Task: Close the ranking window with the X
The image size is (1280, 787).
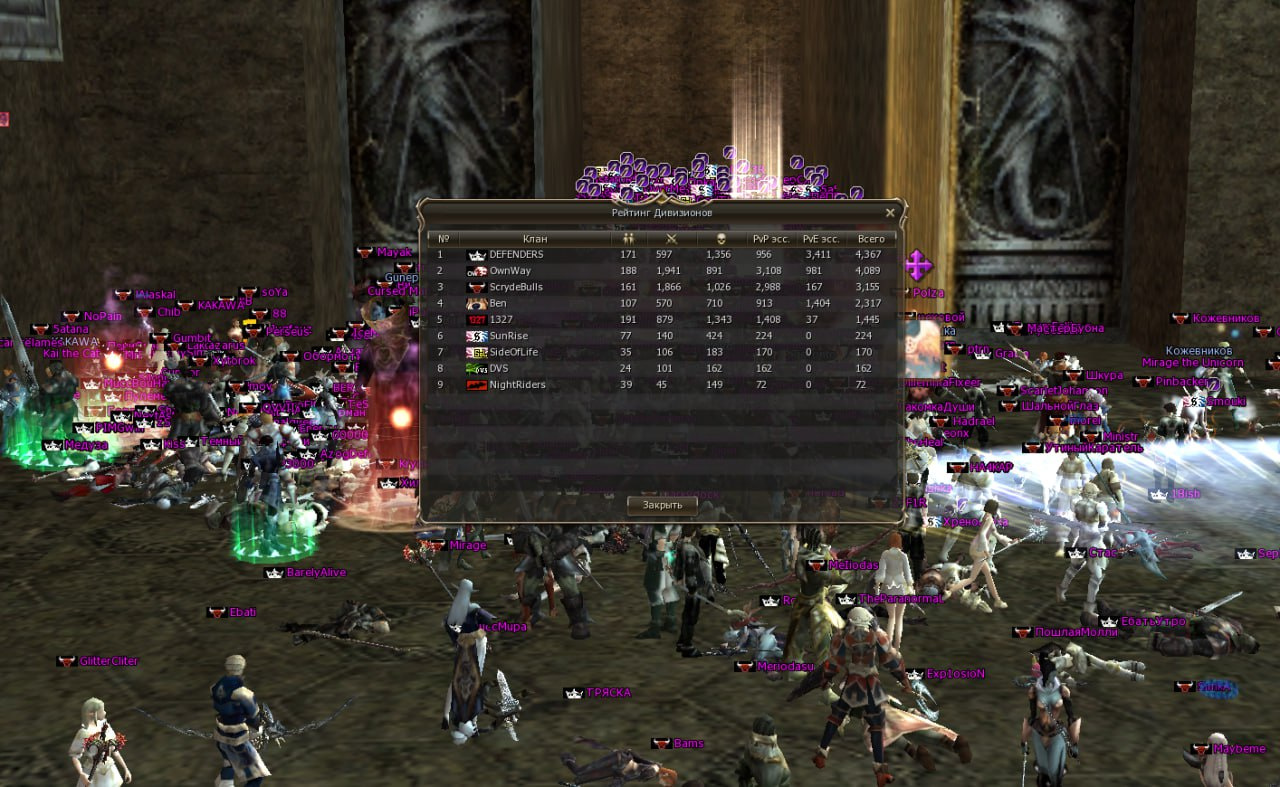Action: pos(890,213)
